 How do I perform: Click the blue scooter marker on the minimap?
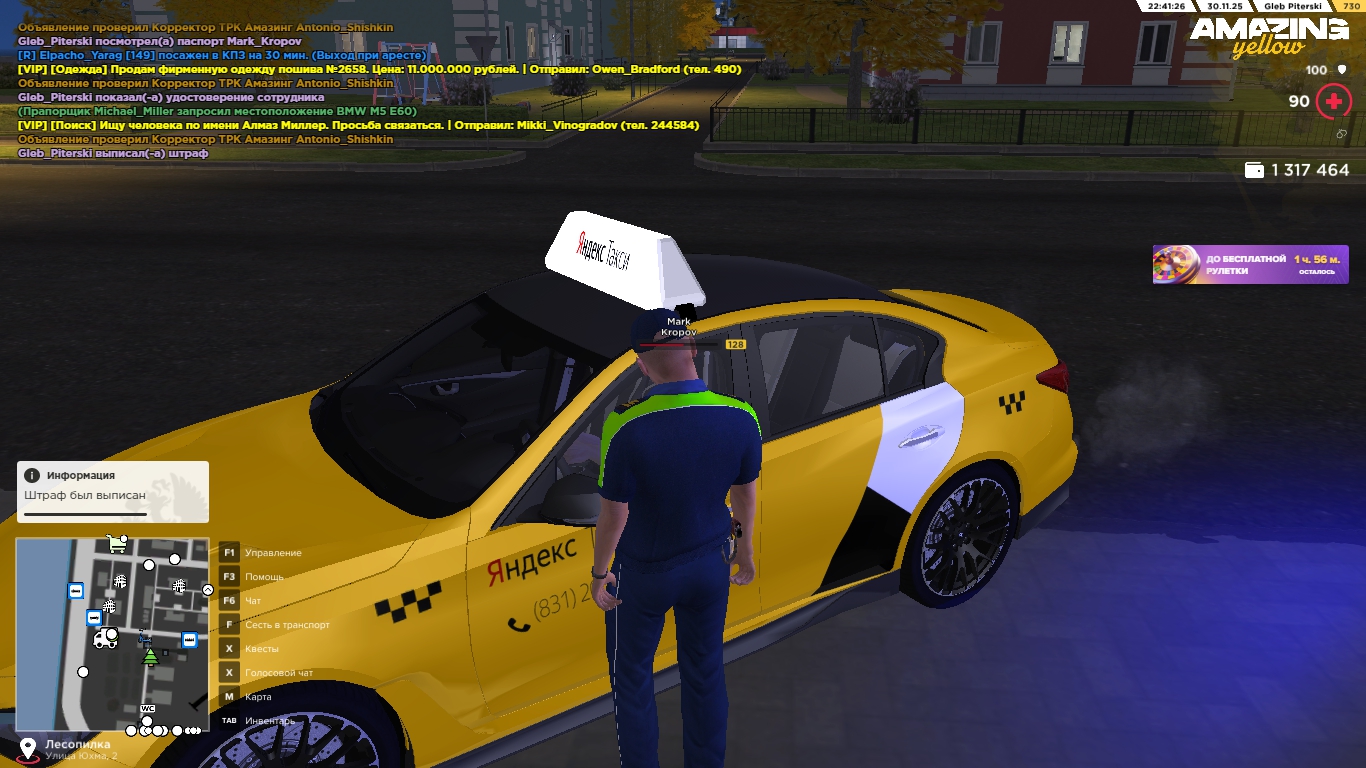145,637
